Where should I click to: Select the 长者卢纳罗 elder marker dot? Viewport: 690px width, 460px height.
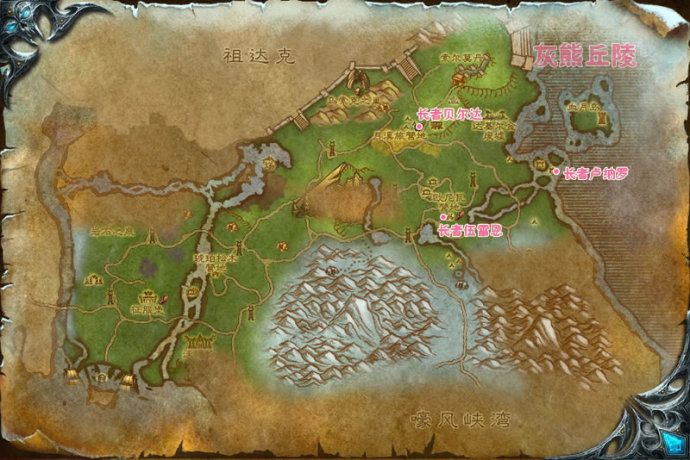tap(557, 171)
